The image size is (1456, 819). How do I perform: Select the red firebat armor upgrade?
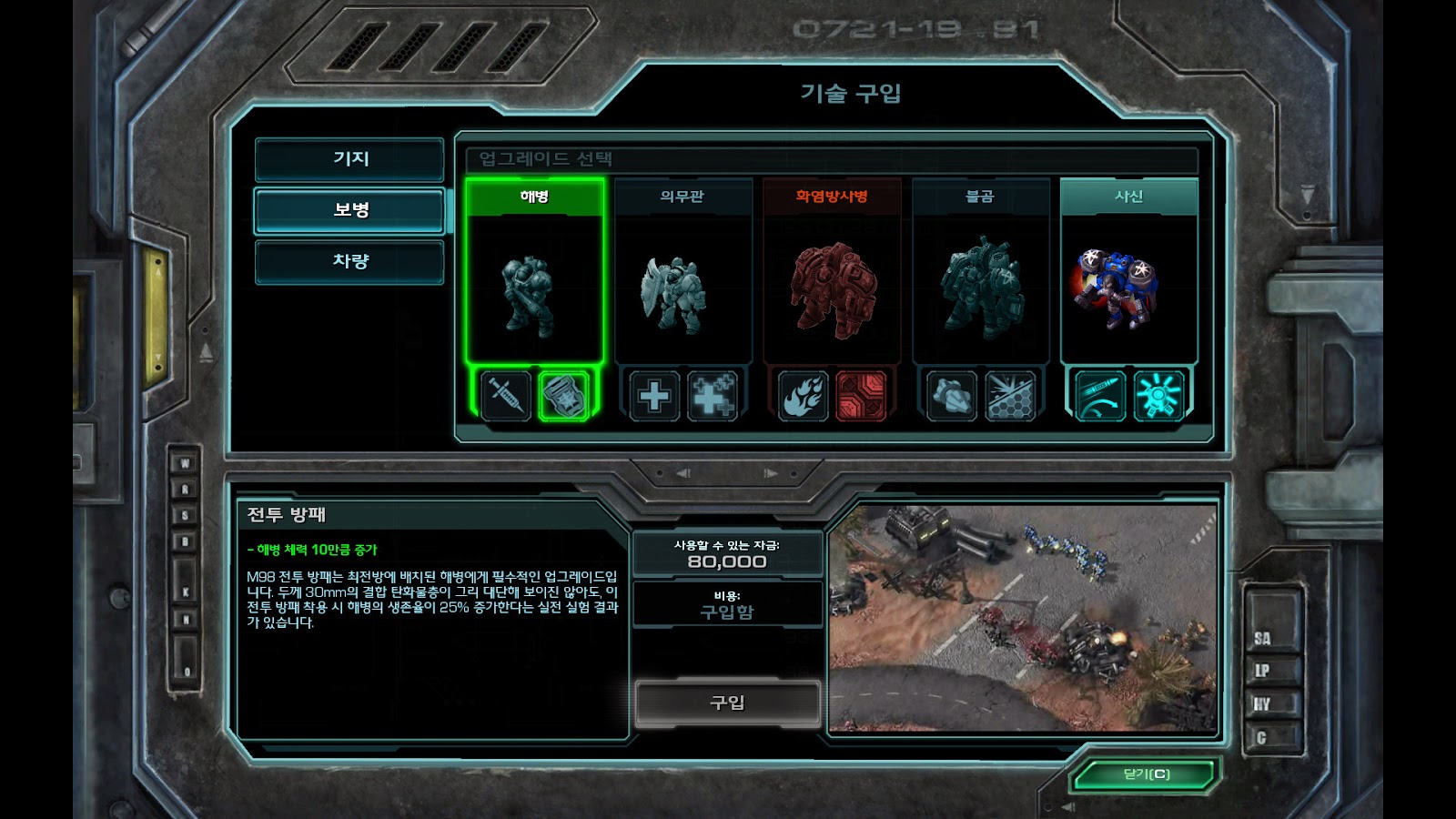861,396
